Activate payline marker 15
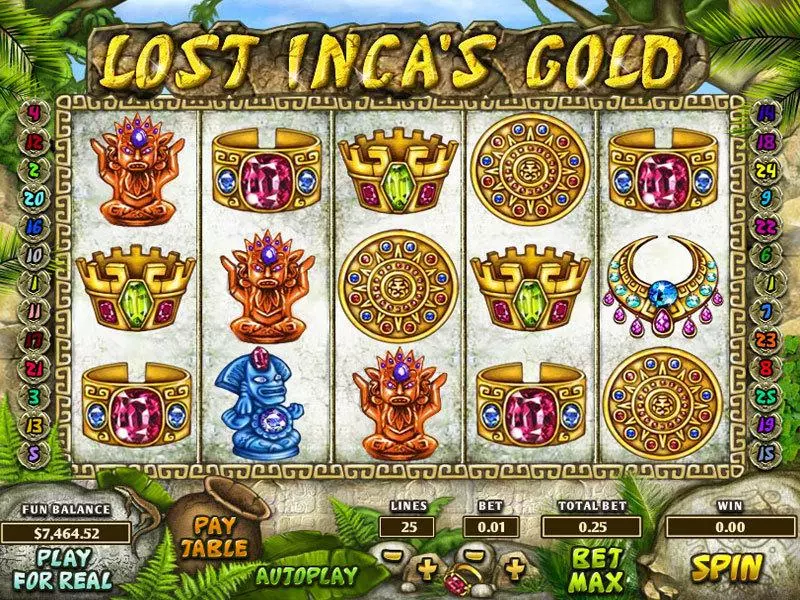 pos(765,453)
